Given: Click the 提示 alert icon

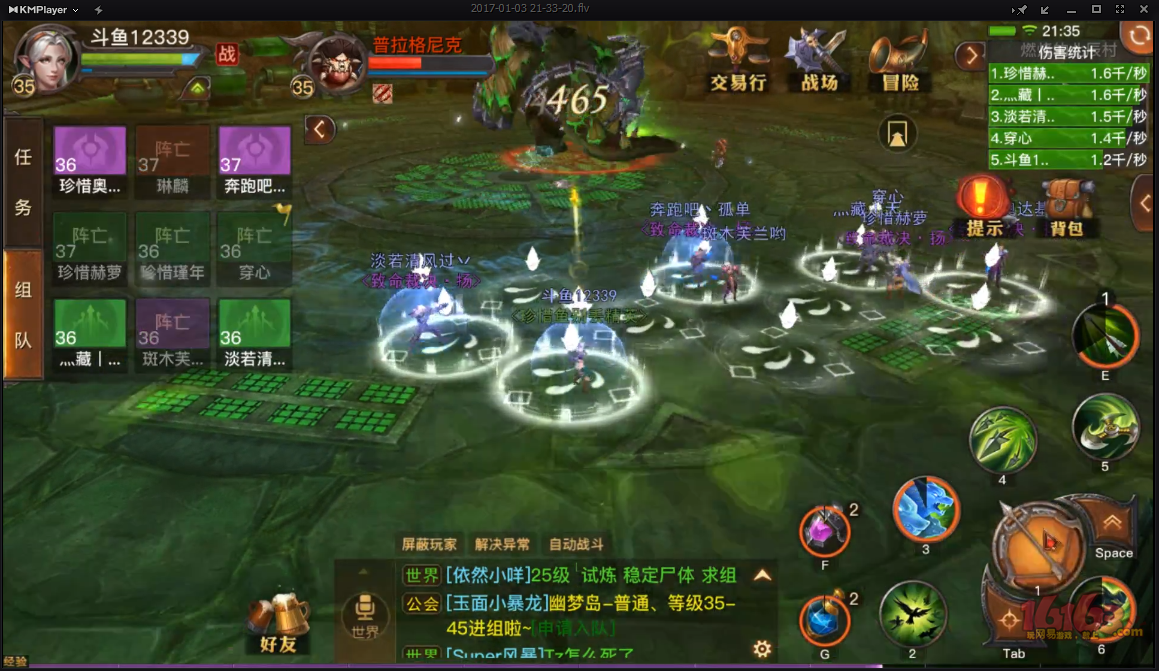Looking at the screenshot, I should pyautogui.click(x=984, y=207).
